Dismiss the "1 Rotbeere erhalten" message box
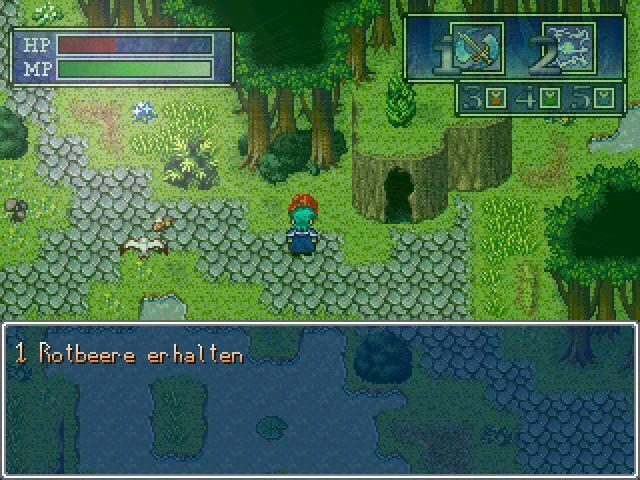The width and height of the screenshot is (640, 480). click(x=320, y=399)
